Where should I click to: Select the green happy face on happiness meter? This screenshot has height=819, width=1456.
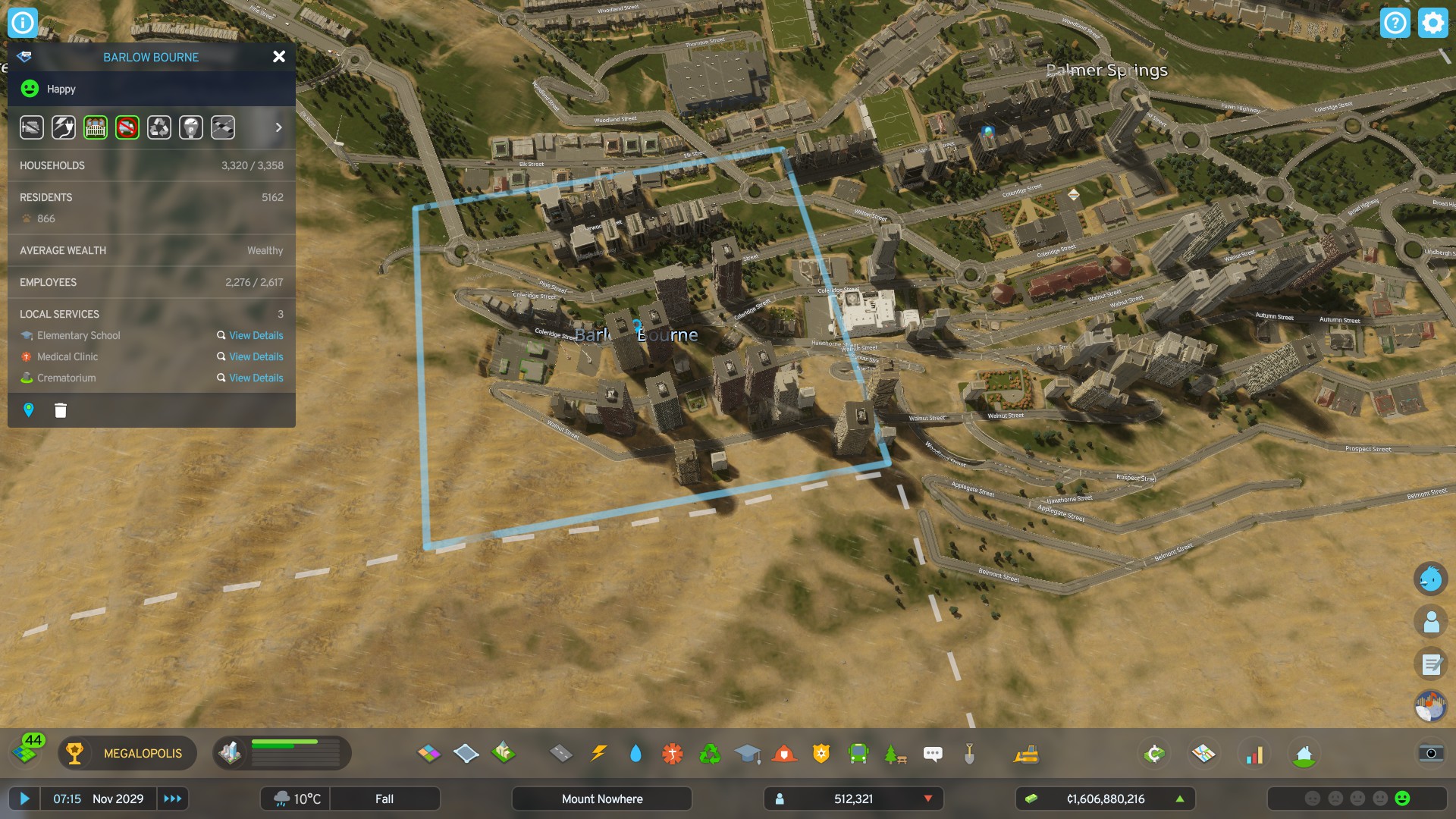(1402, 798)
